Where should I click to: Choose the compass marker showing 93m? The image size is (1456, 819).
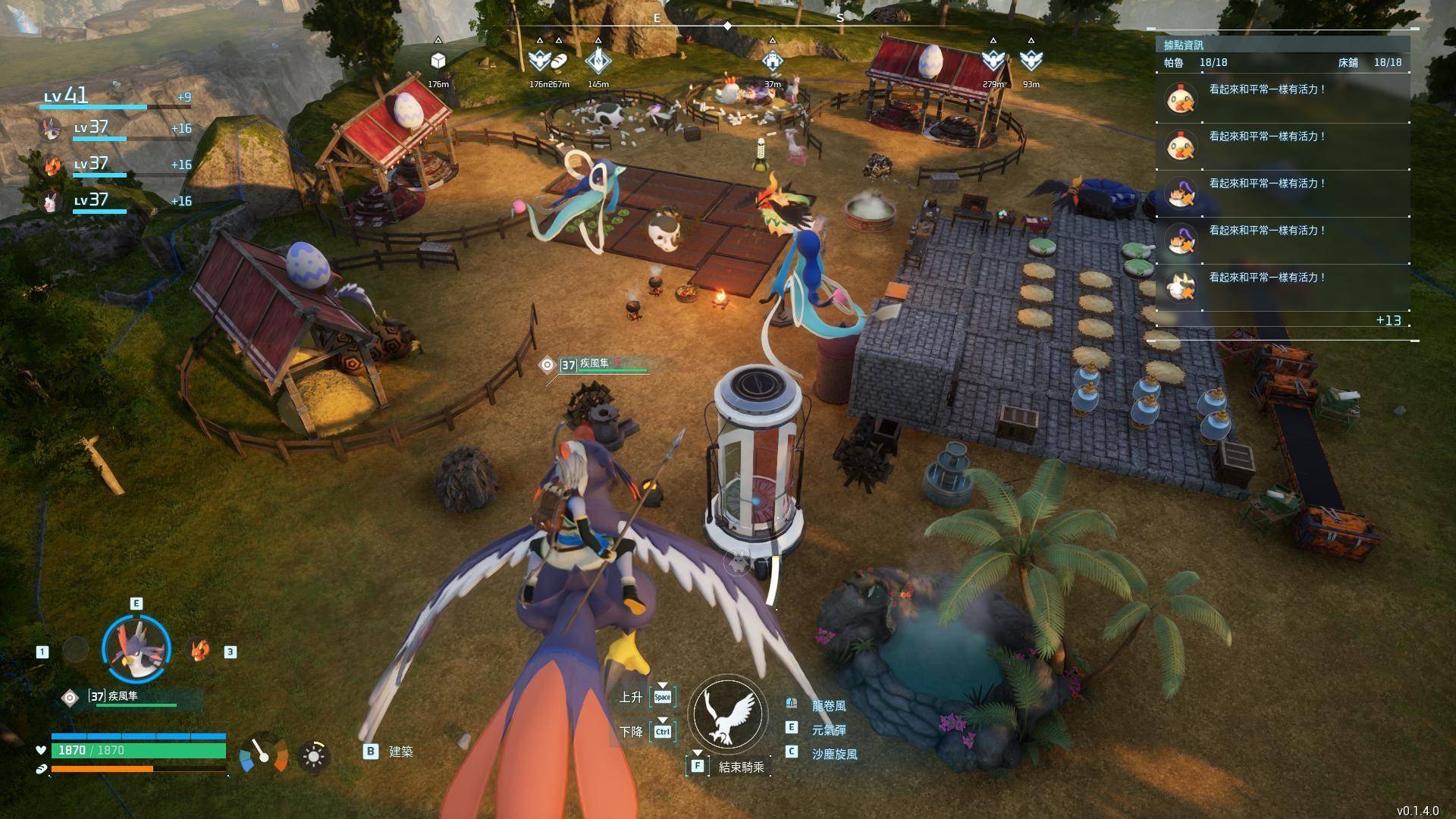coord(1031,60)
